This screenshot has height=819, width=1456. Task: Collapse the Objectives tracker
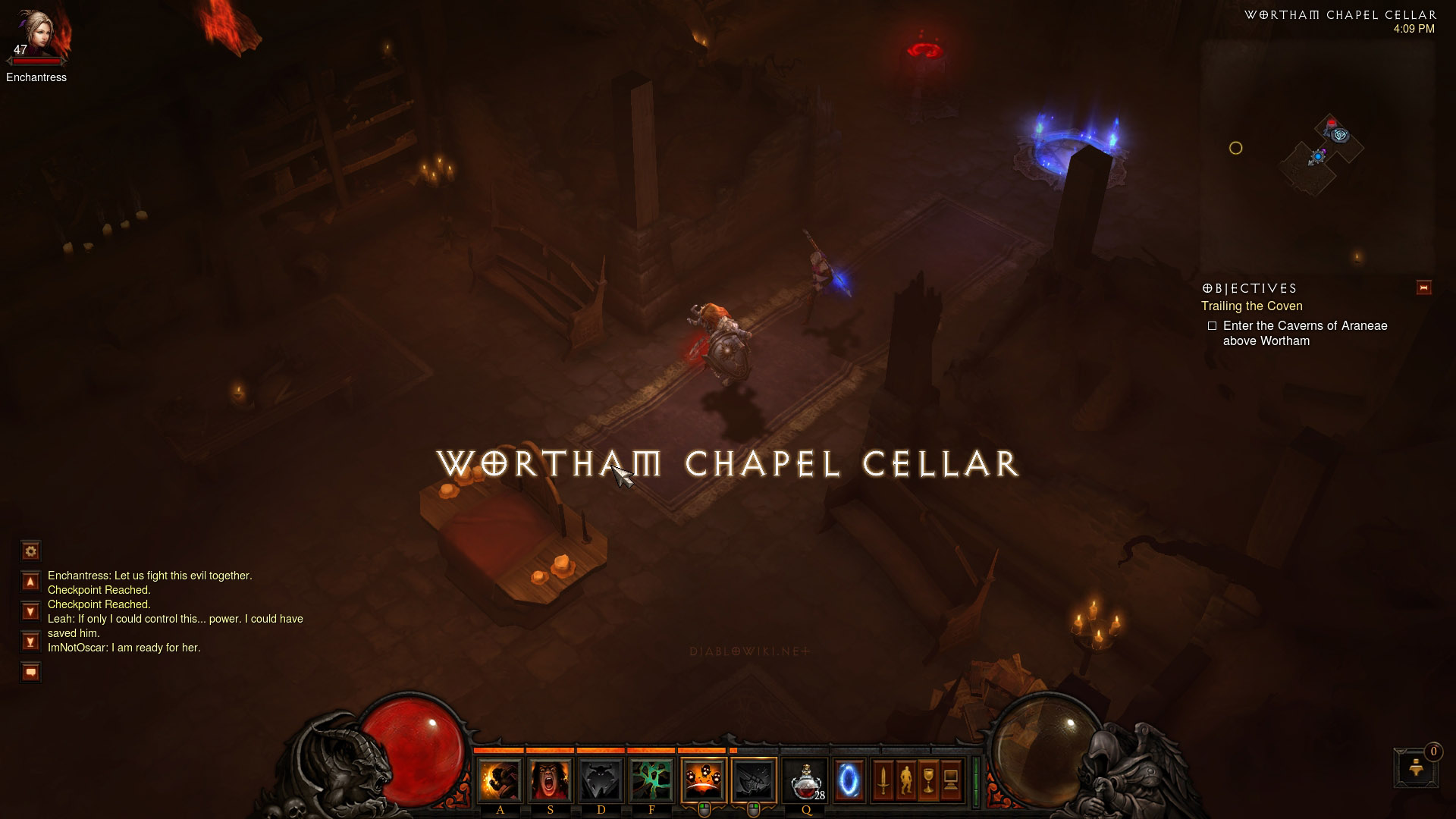pos(1423,287)
